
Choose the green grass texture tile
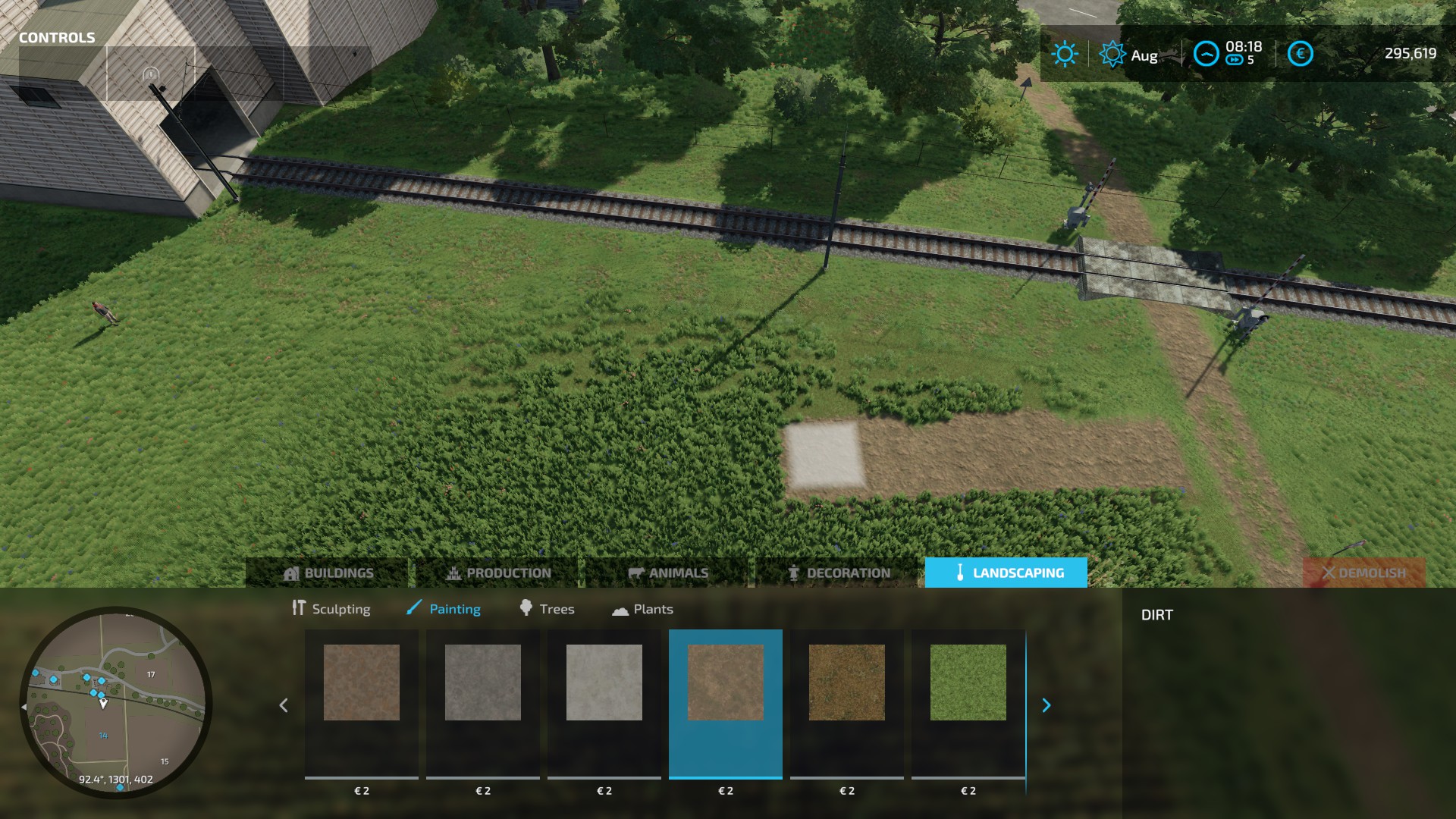[x=968, y=682]
